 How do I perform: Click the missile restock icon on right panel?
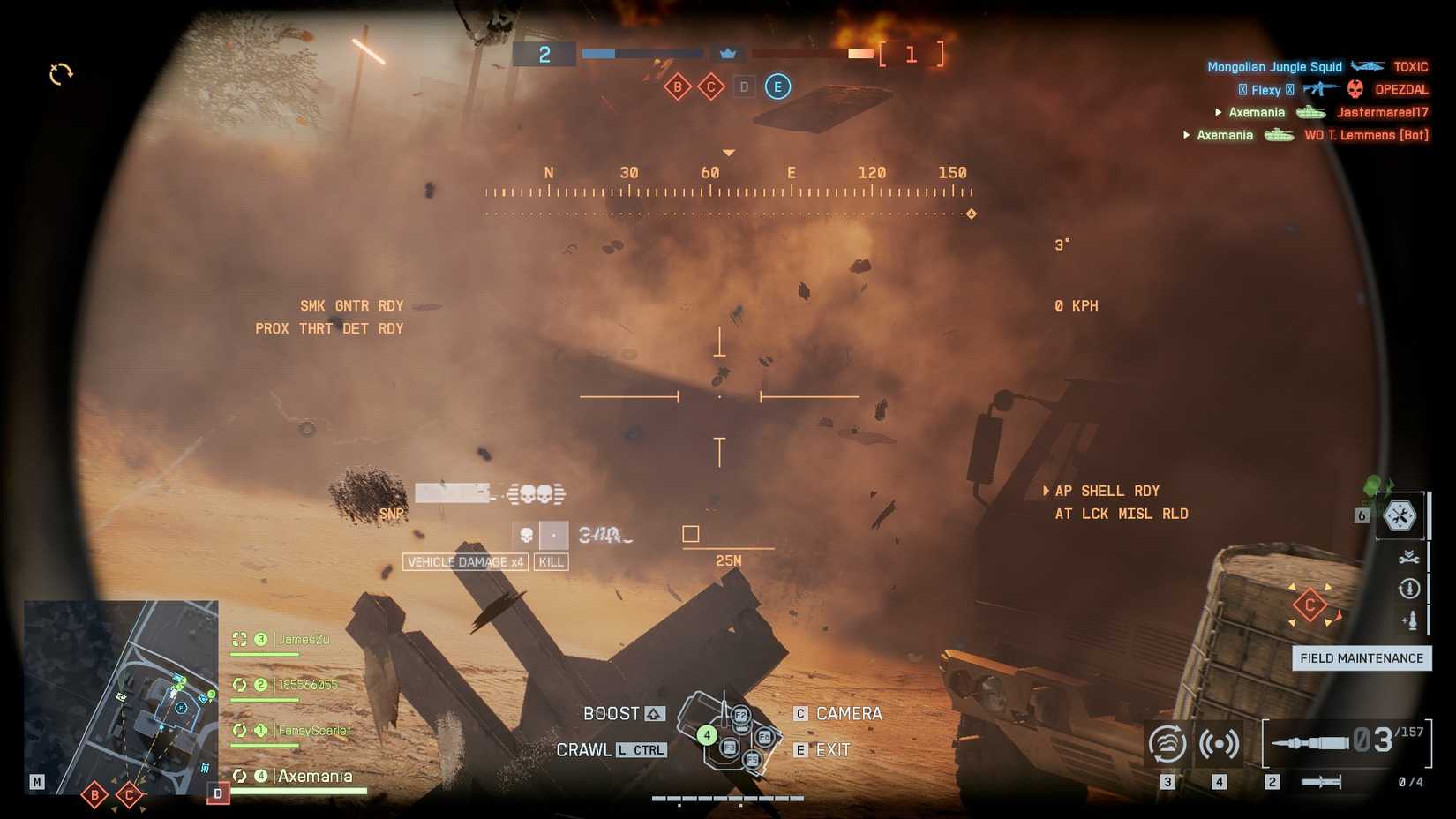click(1409, 621)
